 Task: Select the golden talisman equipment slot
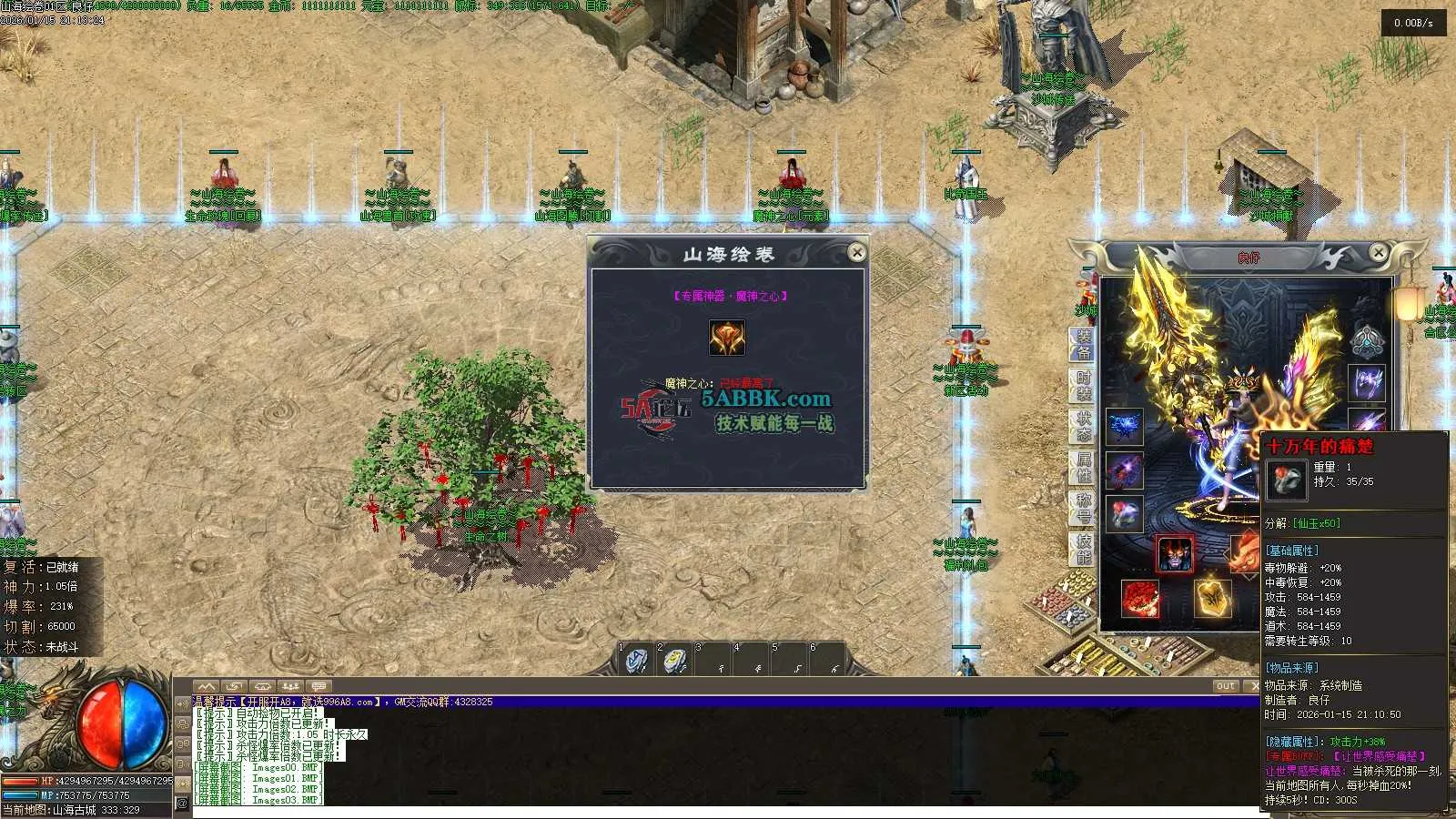click(1213, 599)
